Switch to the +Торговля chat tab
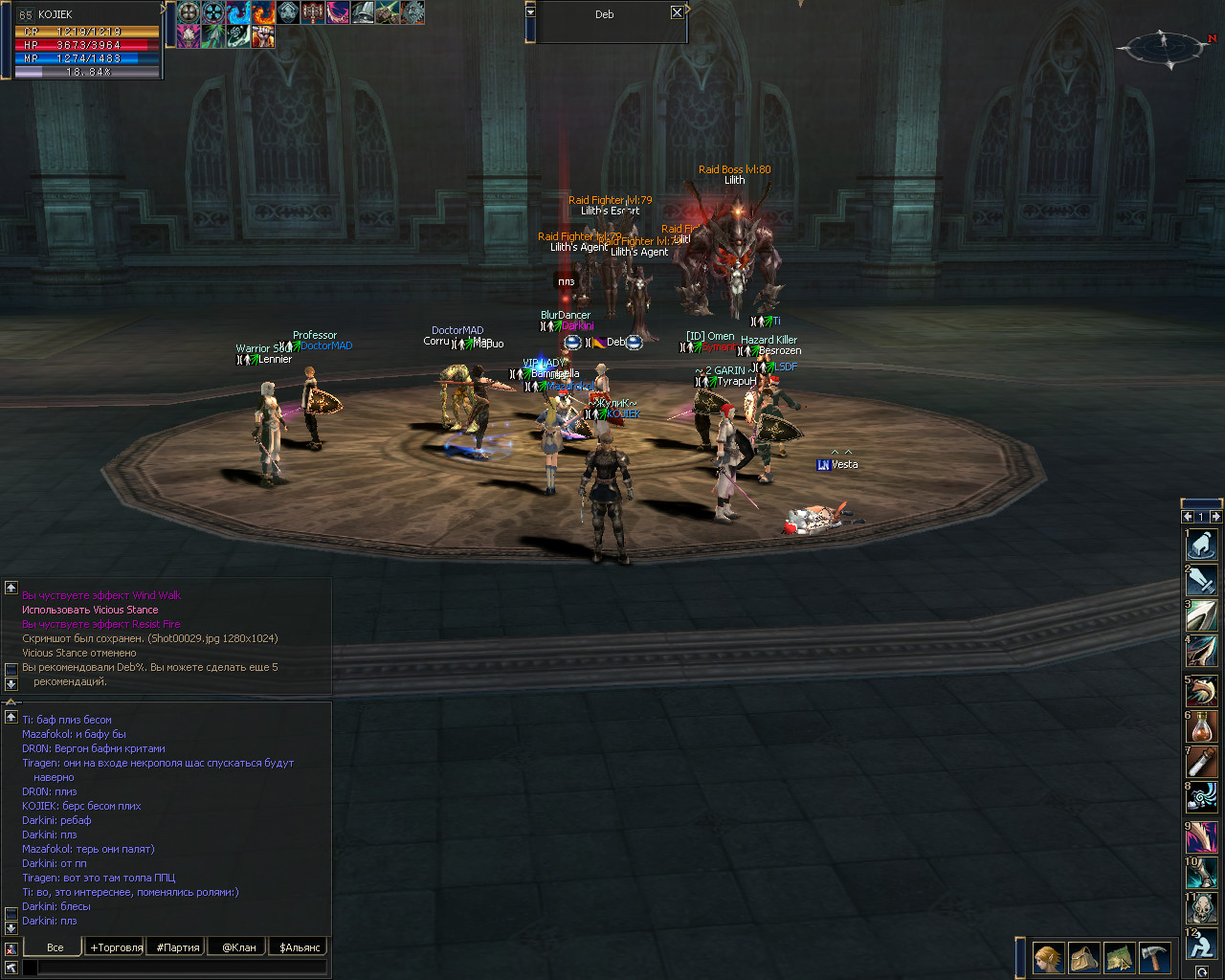1225x980 pixels. pyautogui.click(x=116, y=947)
